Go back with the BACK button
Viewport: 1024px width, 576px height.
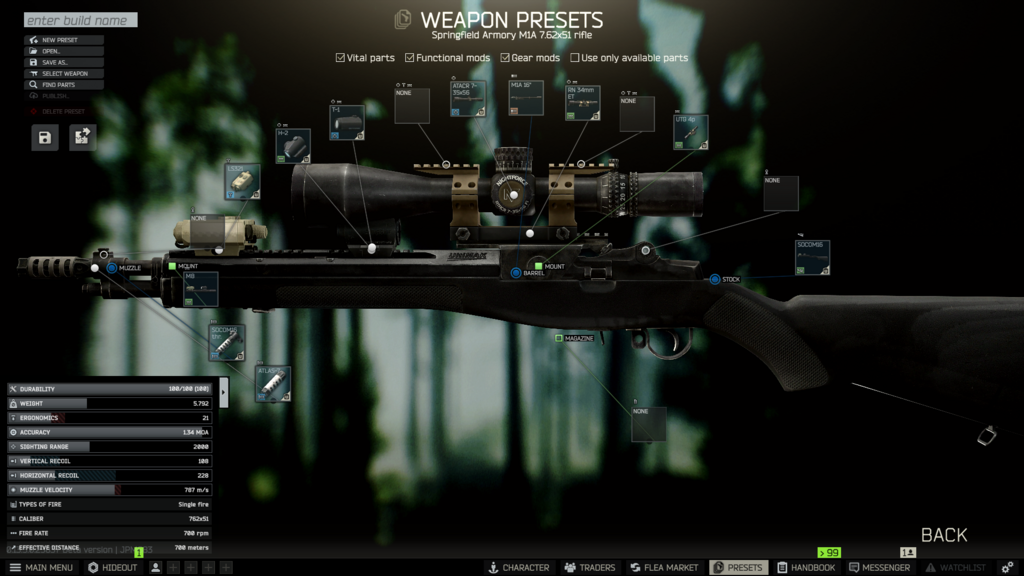[x=944, y=535]
